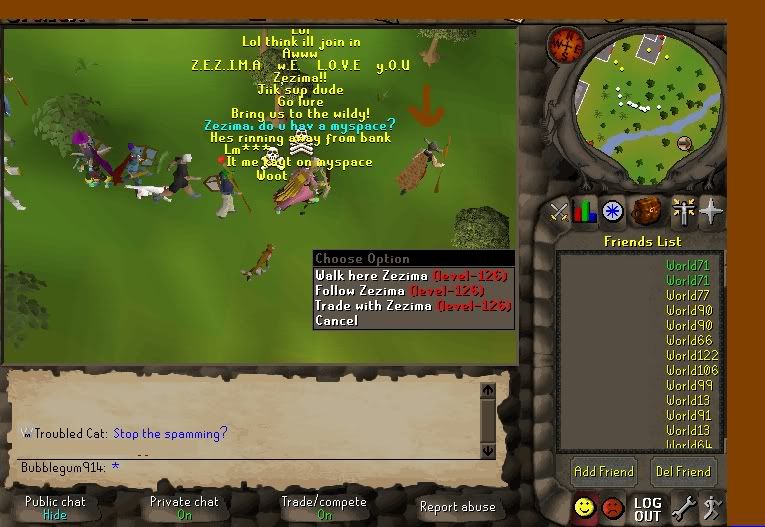The image size is (765, 527).
Task: Switch to the skills bar chart tab
Action: [585, 212]
